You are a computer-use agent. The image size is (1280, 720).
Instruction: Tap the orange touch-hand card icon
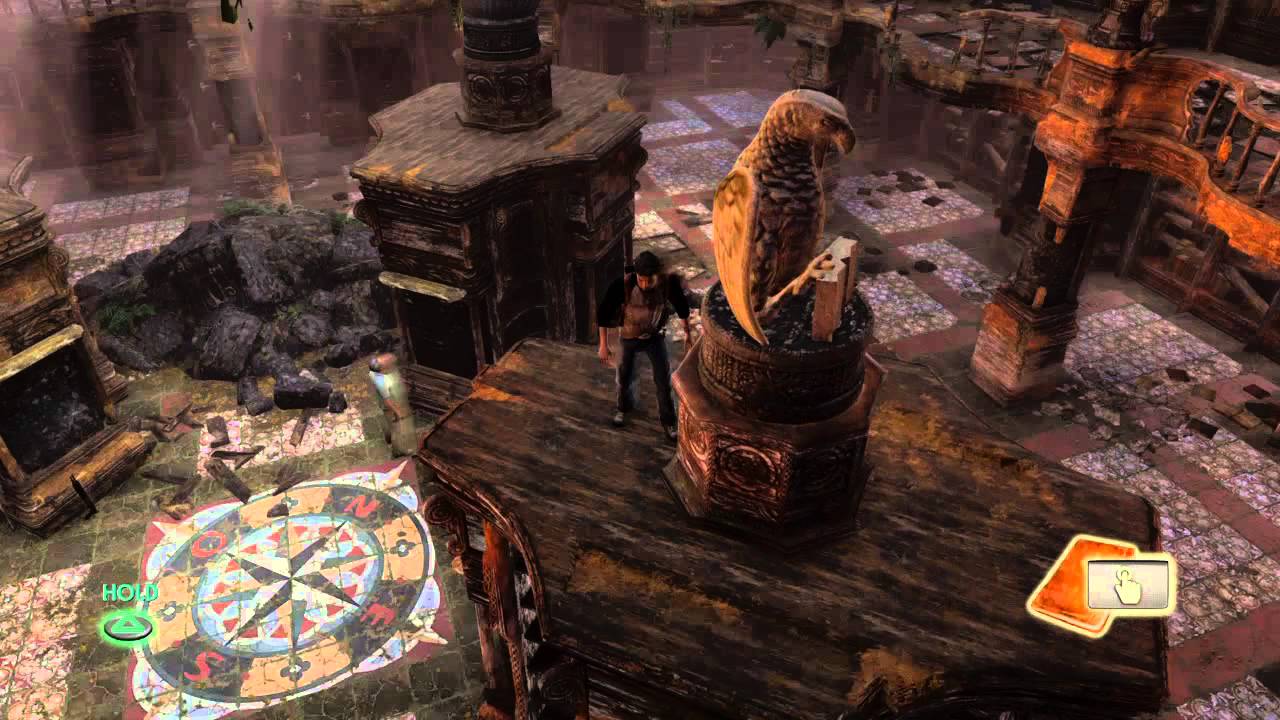(1101, 586)
